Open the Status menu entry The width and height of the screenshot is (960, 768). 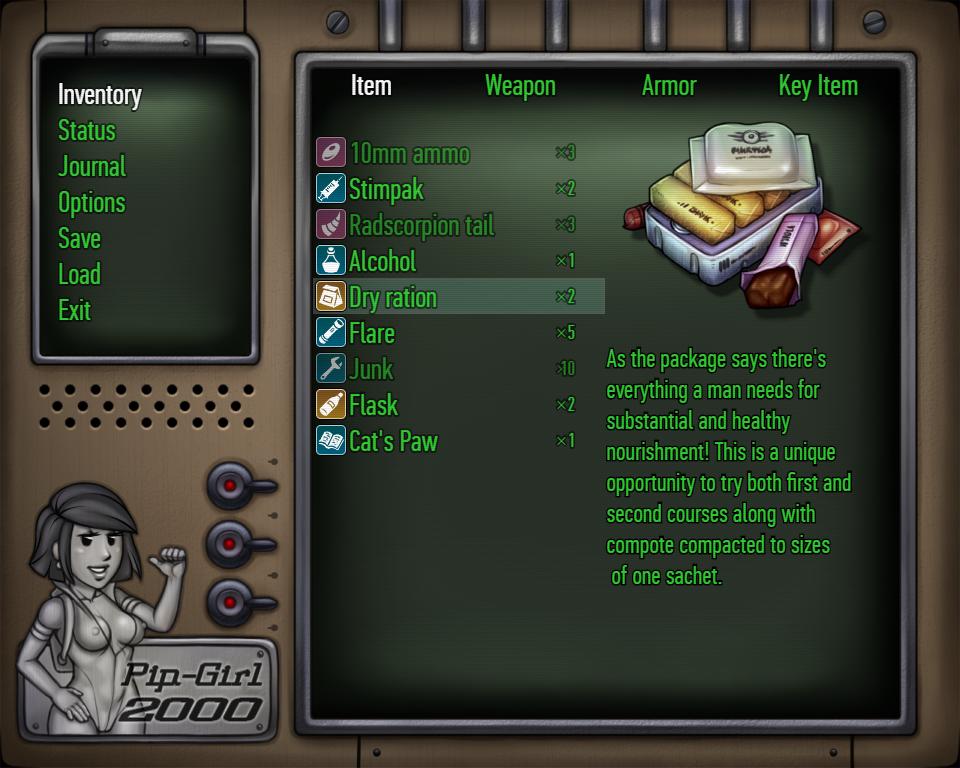point(87,131)
